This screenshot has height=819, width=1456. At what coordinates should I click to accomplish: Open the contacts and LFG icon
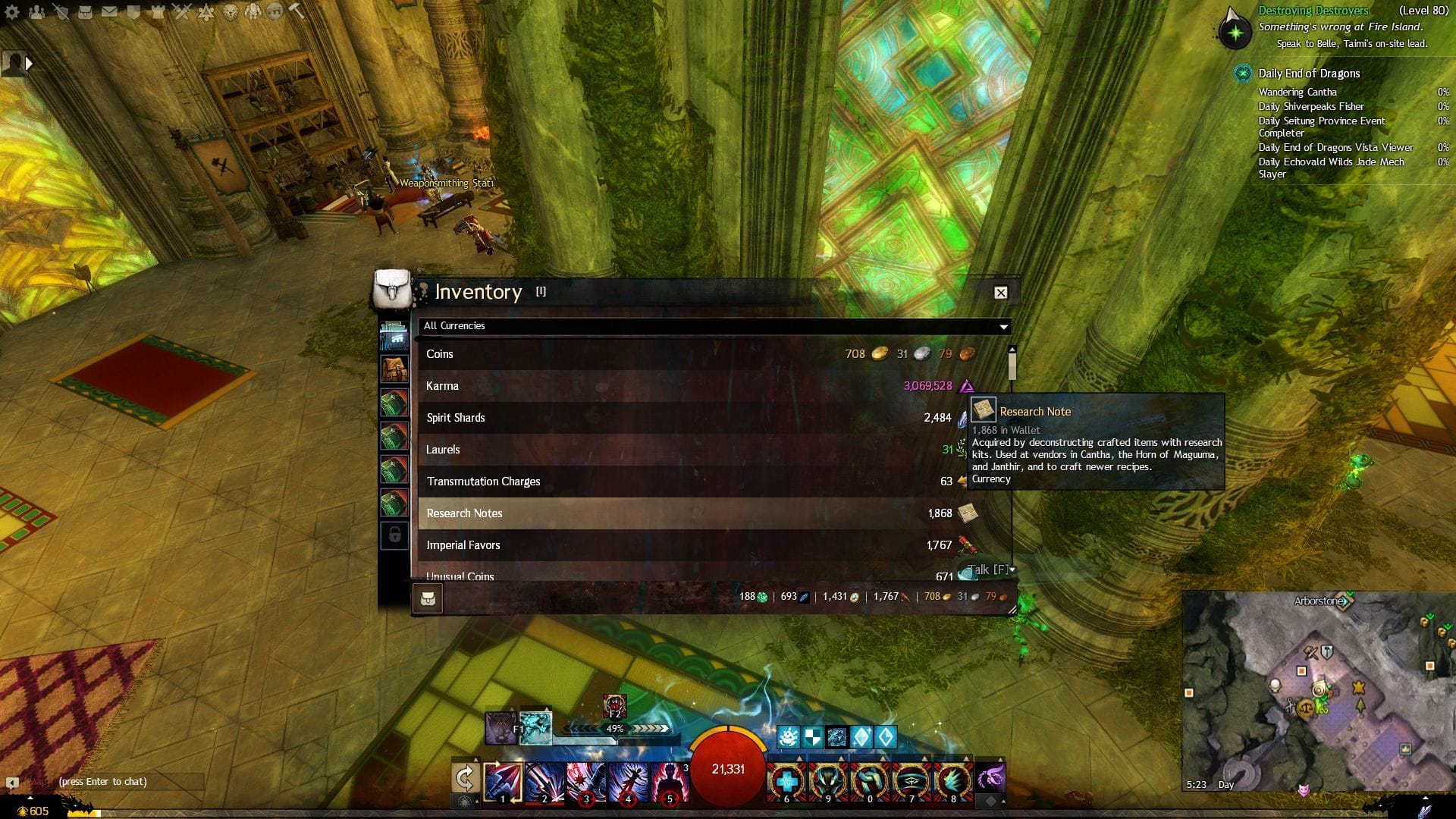click(x=37, y=11)
